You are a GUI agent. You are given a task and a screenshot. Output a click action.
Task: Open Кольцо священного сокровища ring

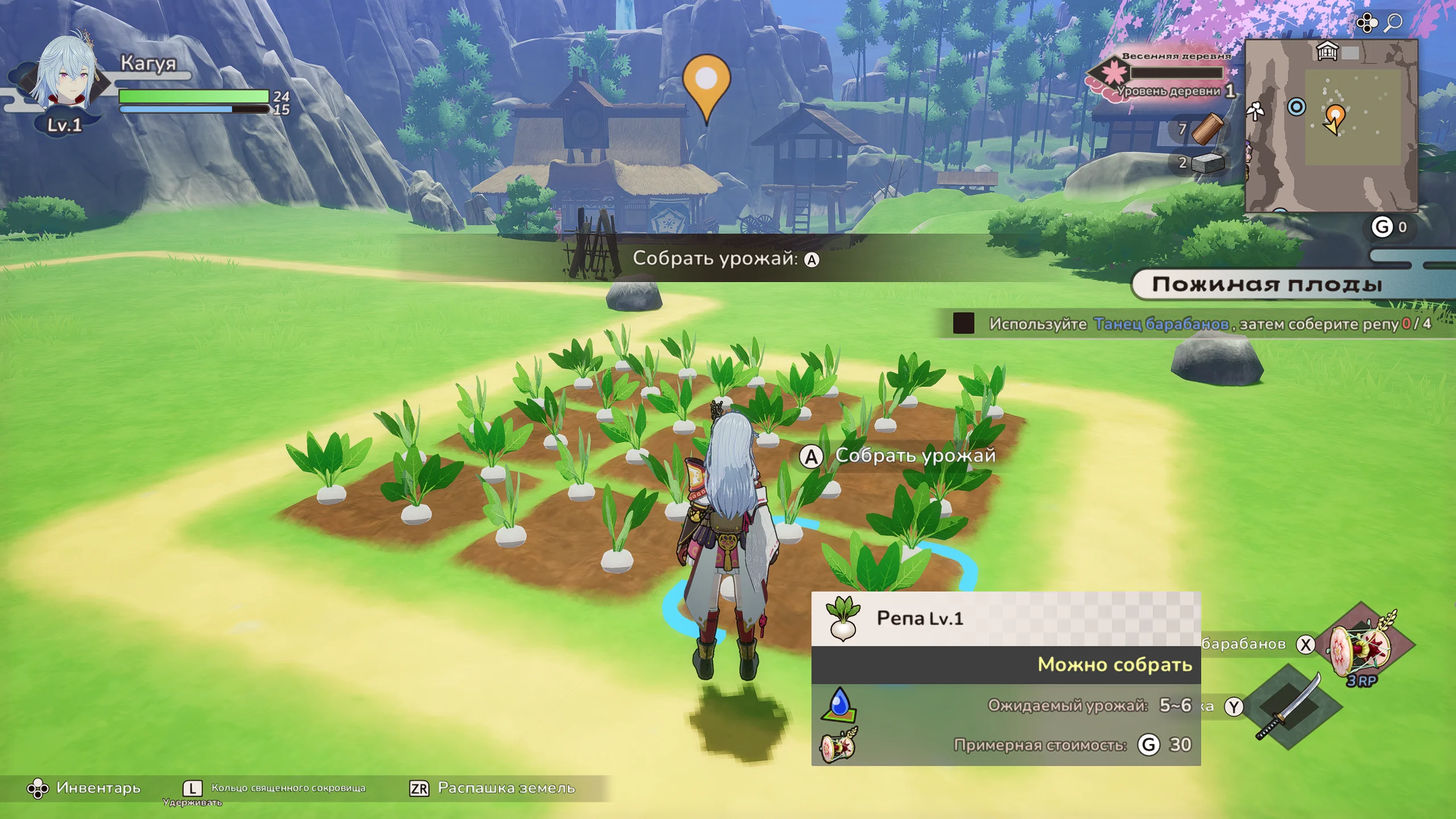click(x=275, y=788)
